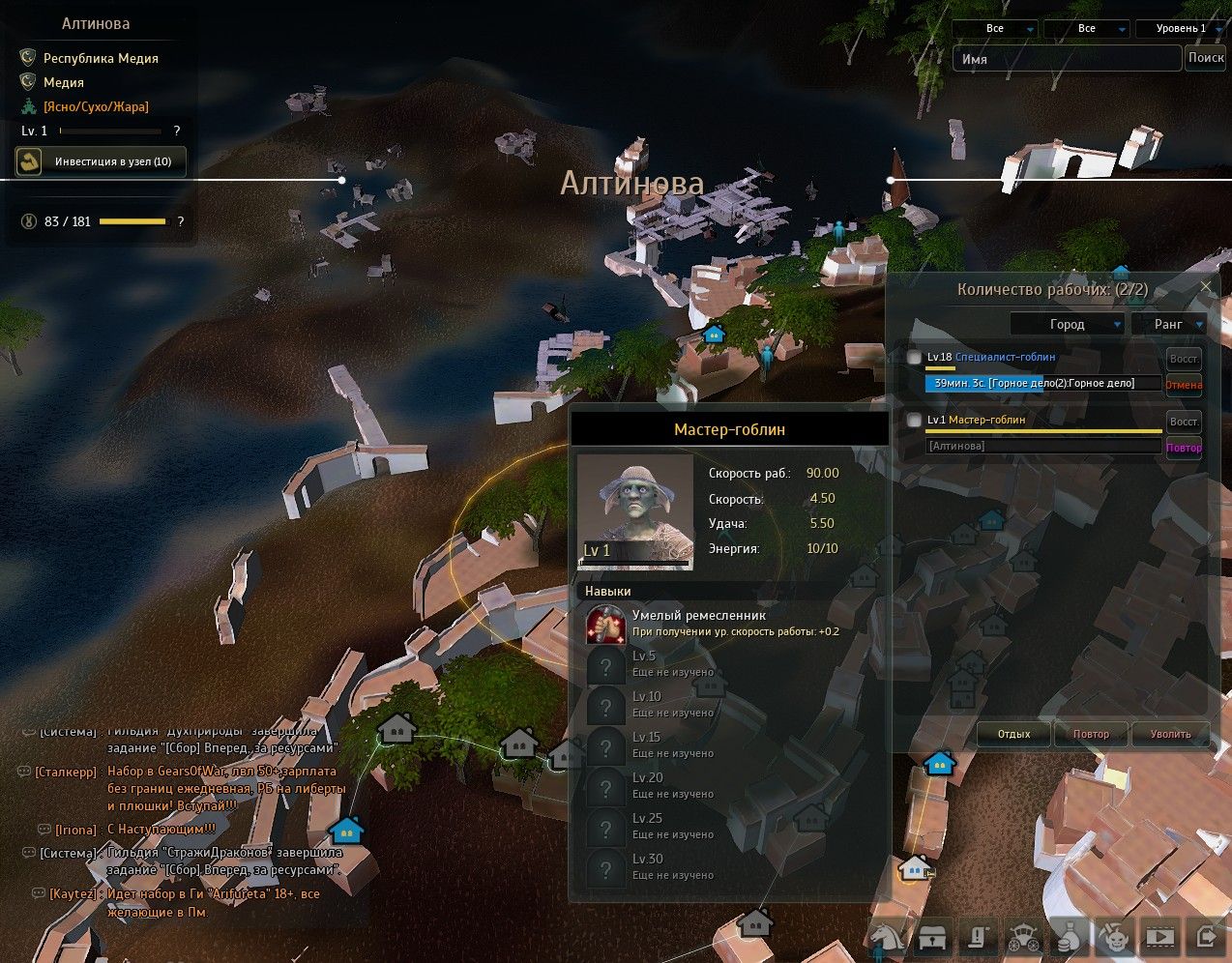This screenshot has height=963, width=1232.
Task: Tick the Специалист-гоблин worker checkbox
Action: coord(914,358)
